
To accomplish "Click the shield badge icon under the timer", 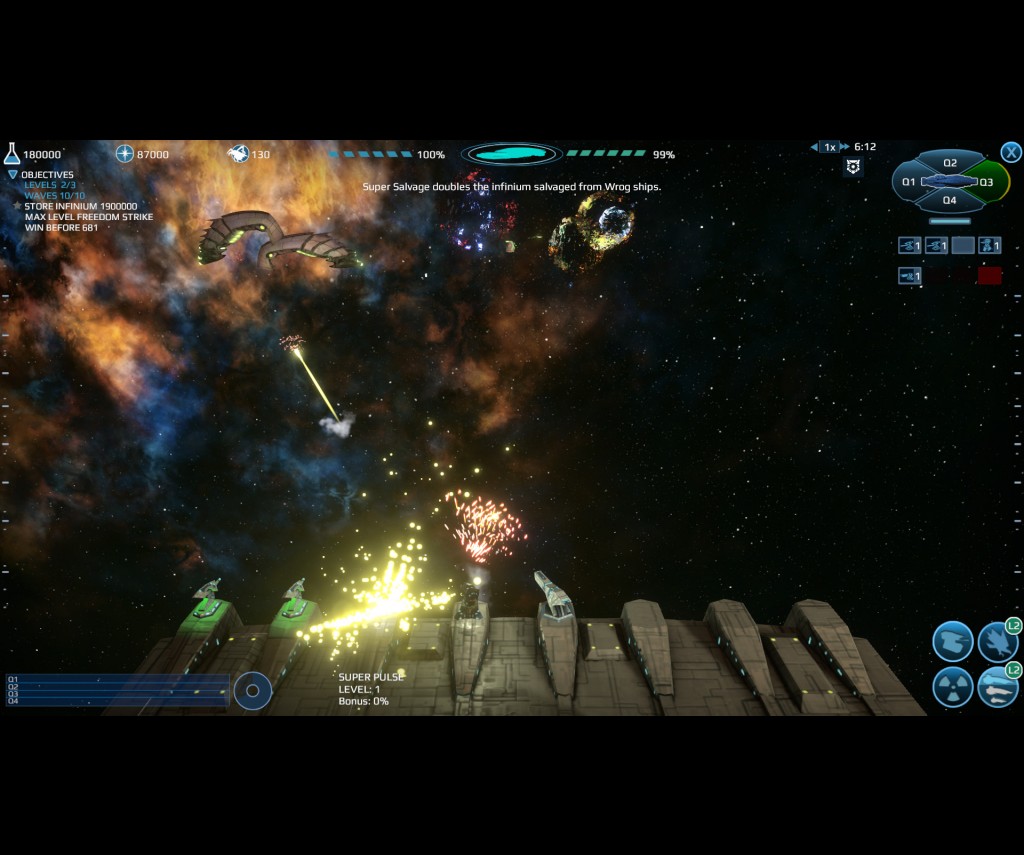I will [x=853, y=167].
